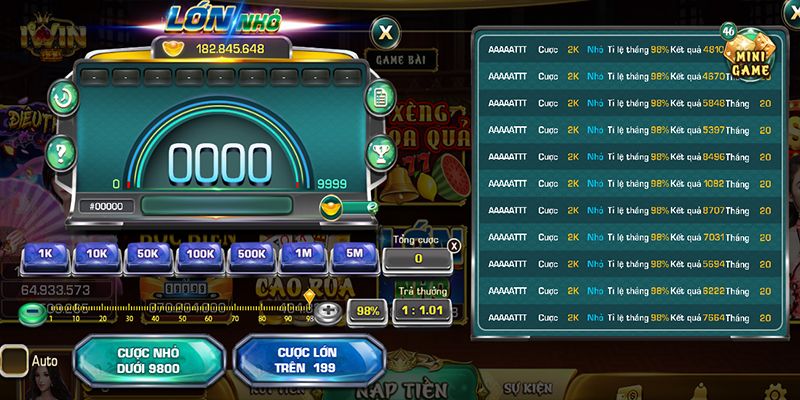Pick the 1M bet chip
Screen dimensions: 800x400
[303, 255]
